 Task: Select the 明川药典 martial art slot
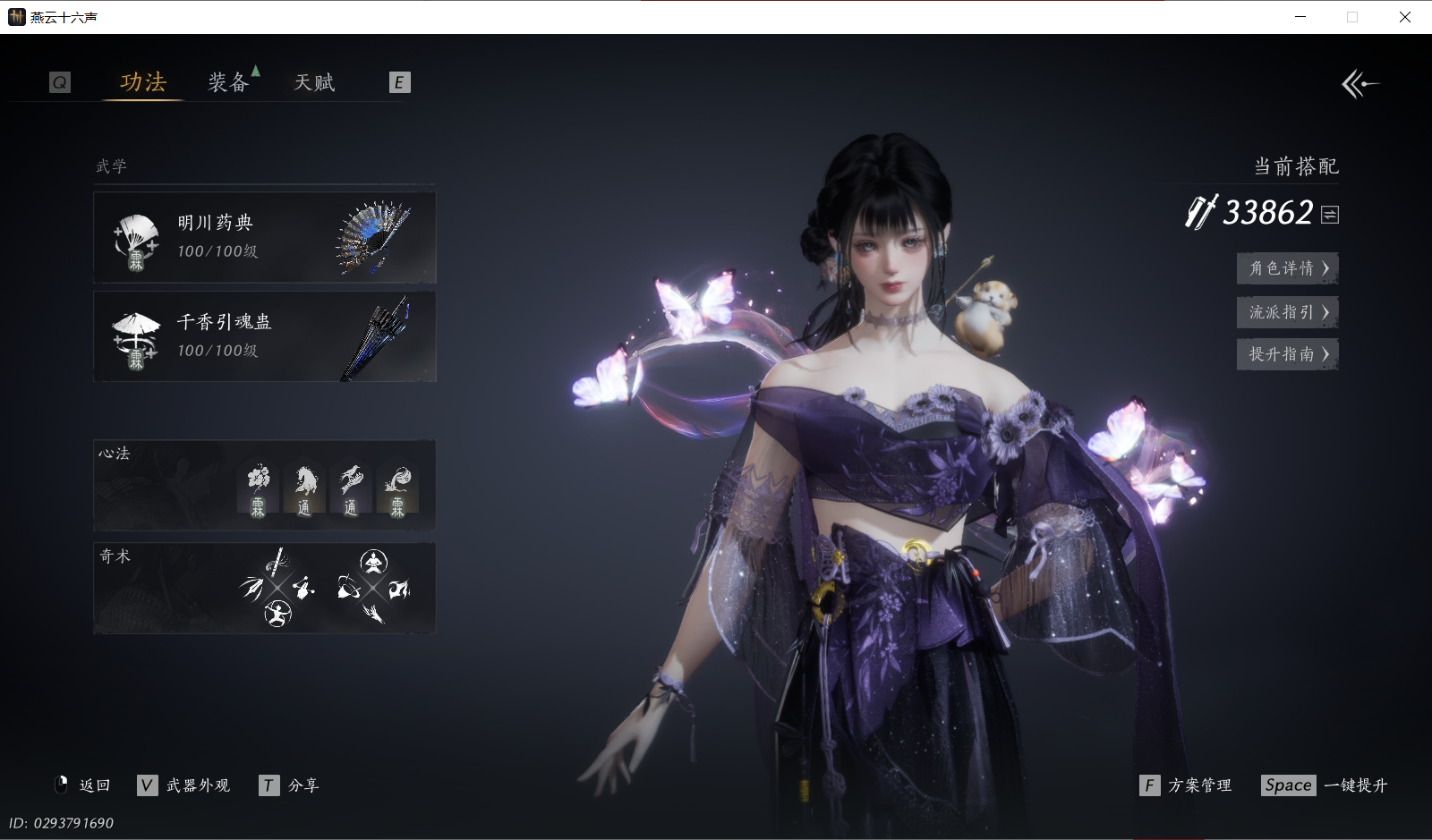click(264, 237)
